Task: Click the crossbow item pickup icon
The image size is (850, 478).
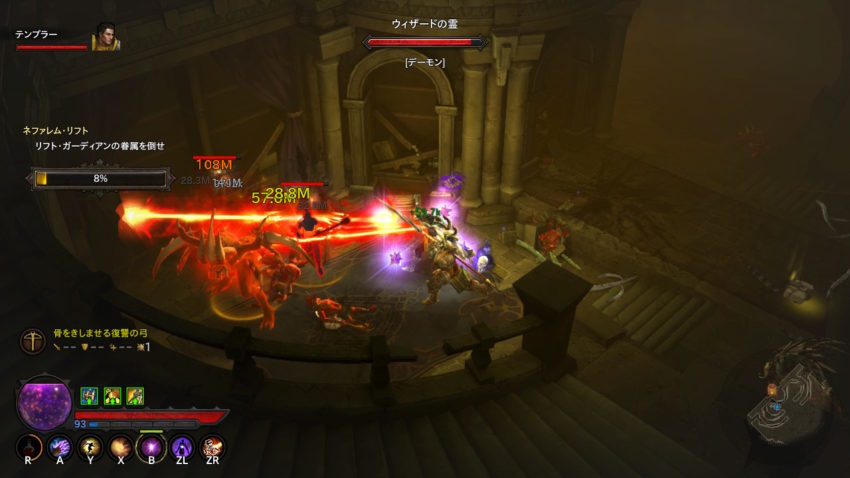Action: coord(33,340)
